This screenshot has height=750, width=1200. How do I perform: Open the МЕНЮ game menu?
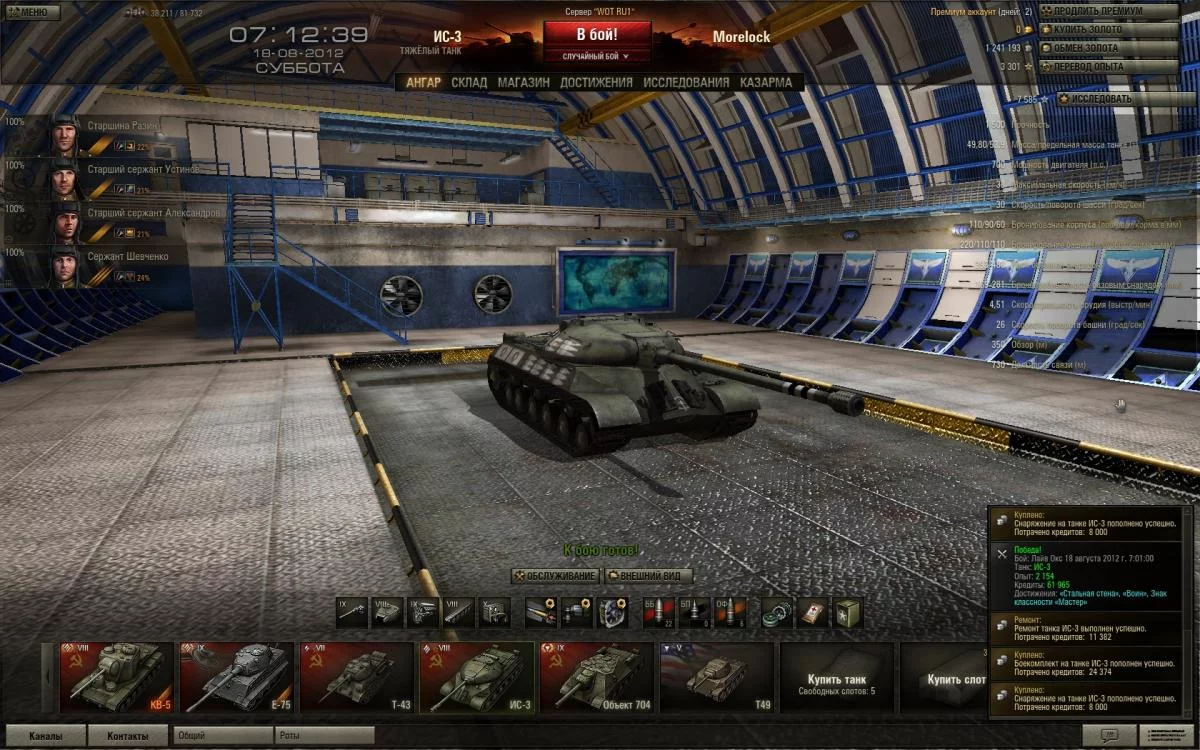coord(27,12)
